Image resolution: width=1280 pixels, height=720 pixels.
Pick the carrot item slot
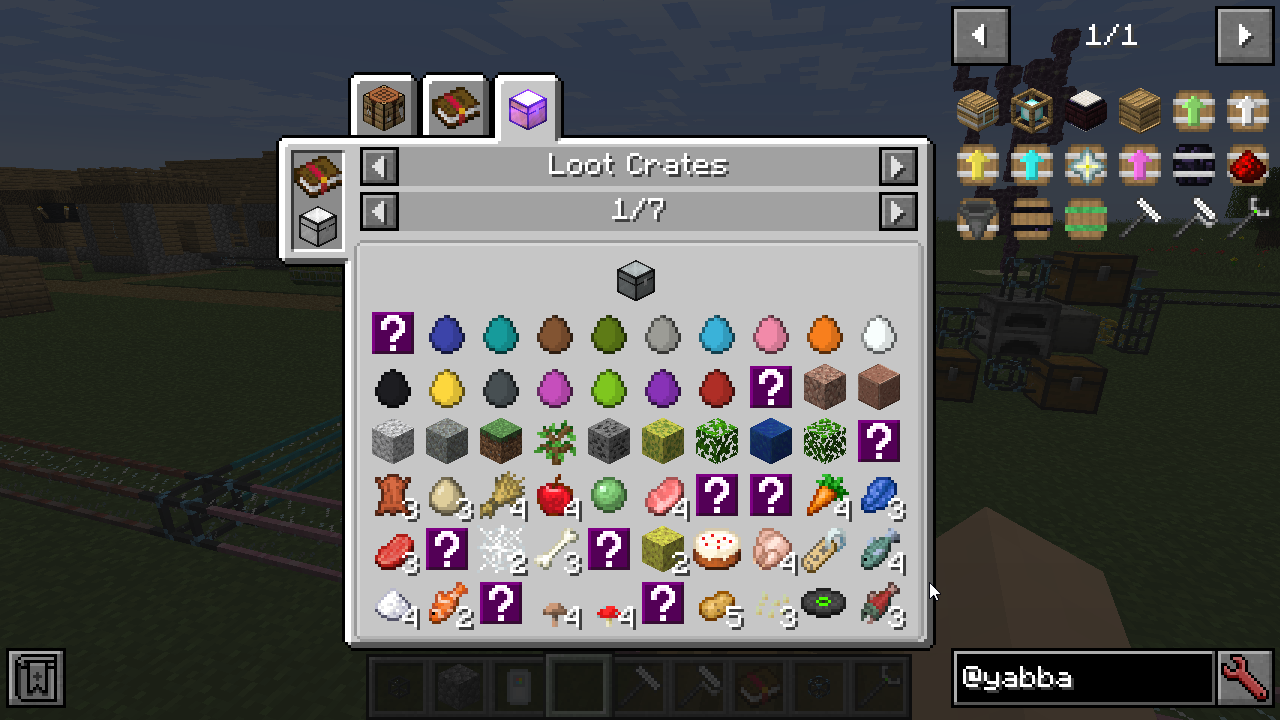pyautogui.click(x=825, y=495)
